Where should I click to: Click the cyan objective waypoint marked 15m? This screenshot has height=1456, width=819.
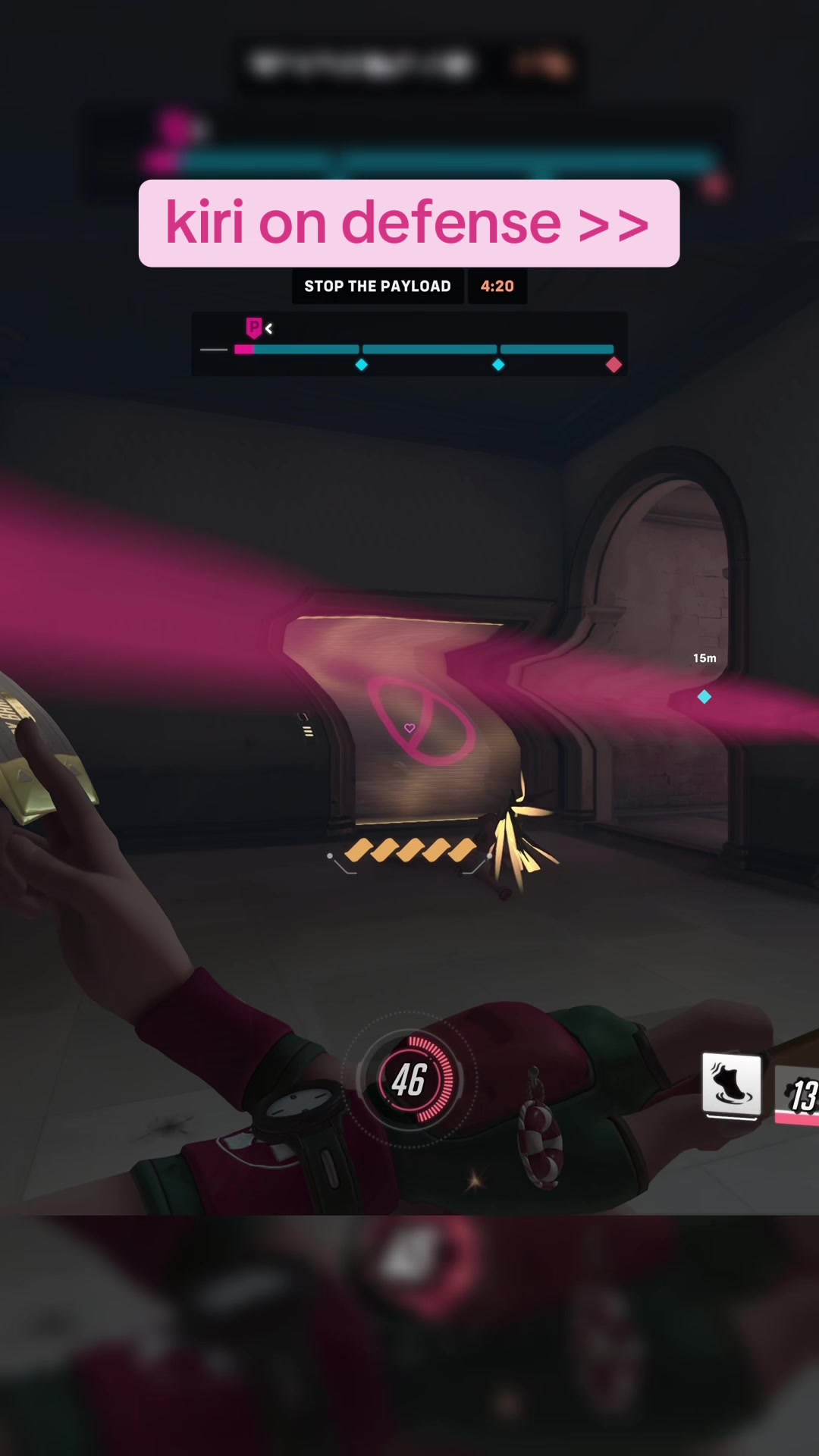click(704, 696)
